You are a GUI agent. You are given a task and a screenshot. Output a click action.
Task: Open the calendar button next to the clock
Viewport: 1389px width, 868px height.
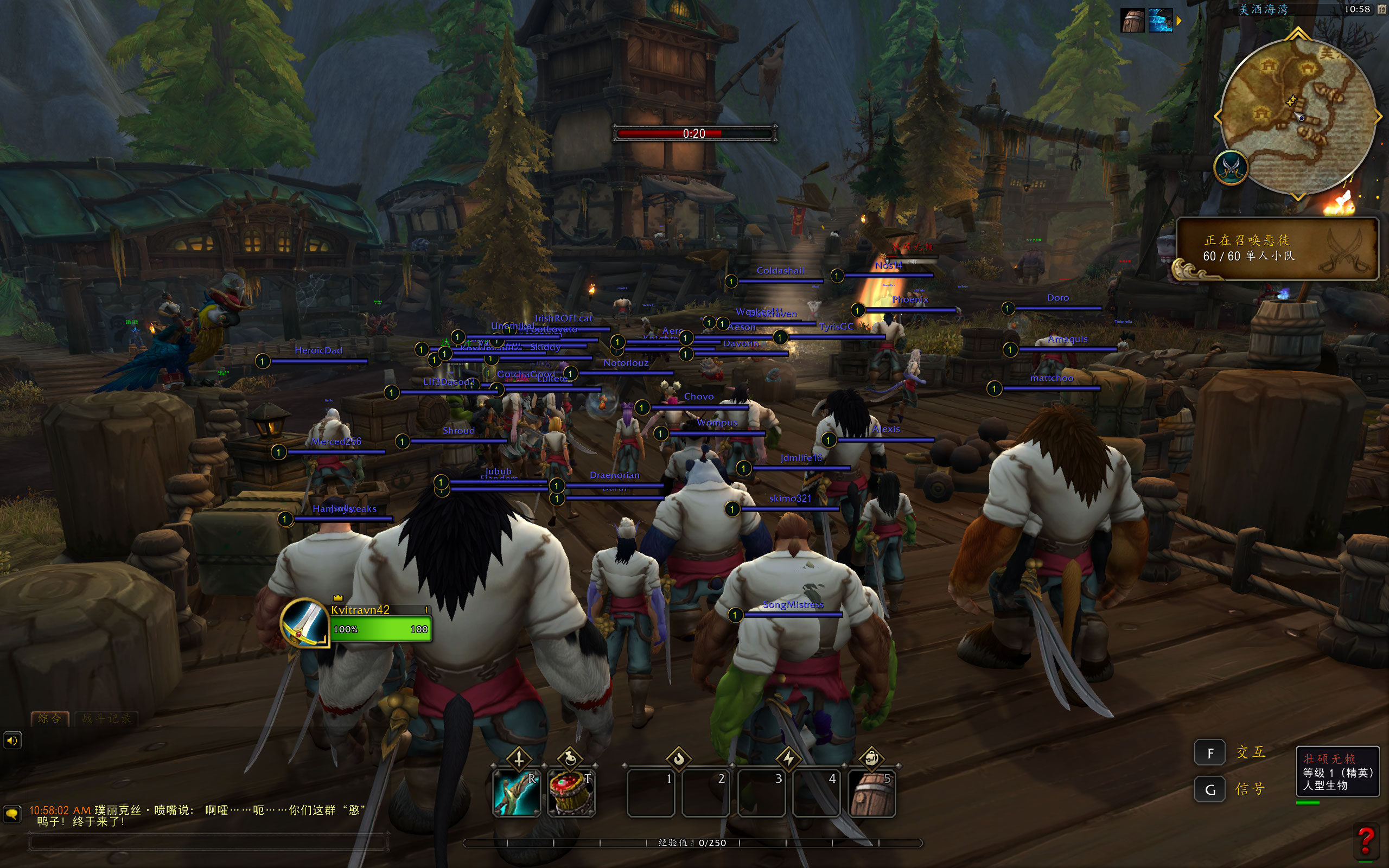tap(1381, 9)
